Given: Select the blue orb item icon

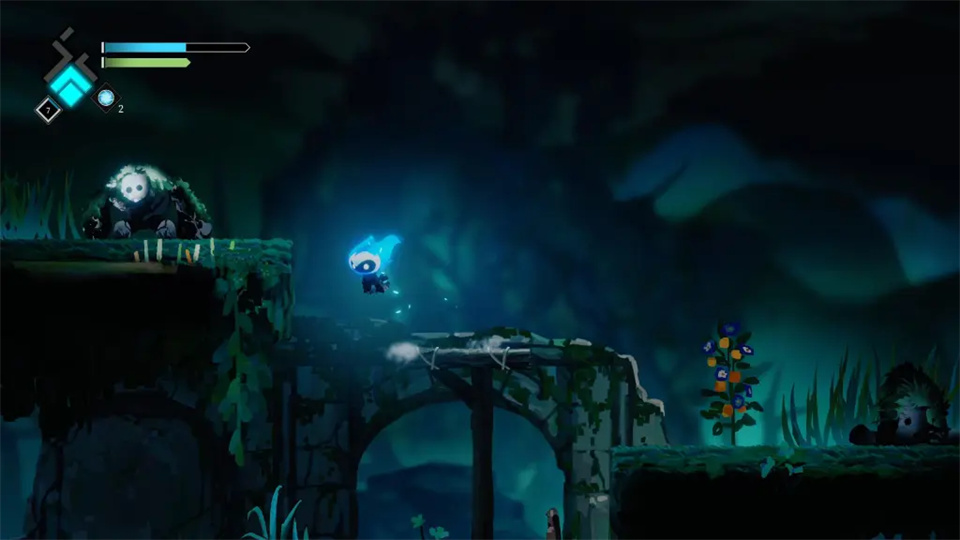Looking at the screenshot, I should point(105,97).
